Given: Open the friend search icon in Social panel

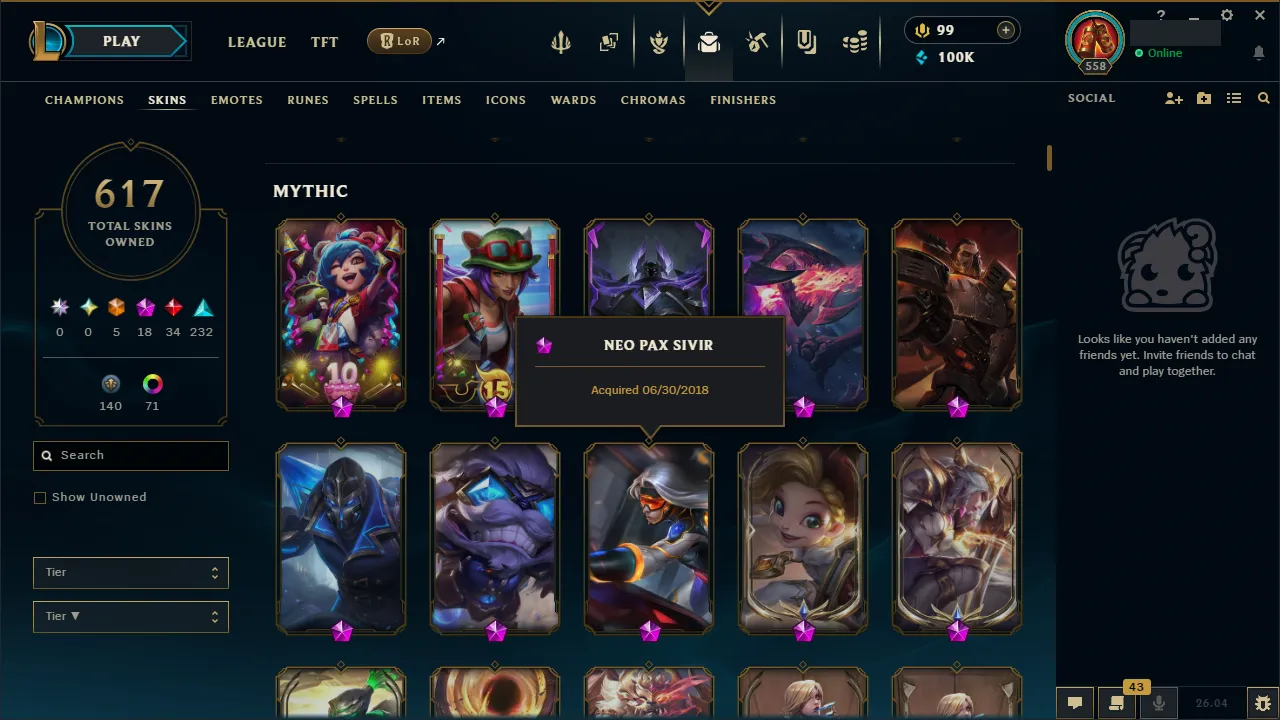Looking at the screenshot, I should click(x=1263, y=98).
